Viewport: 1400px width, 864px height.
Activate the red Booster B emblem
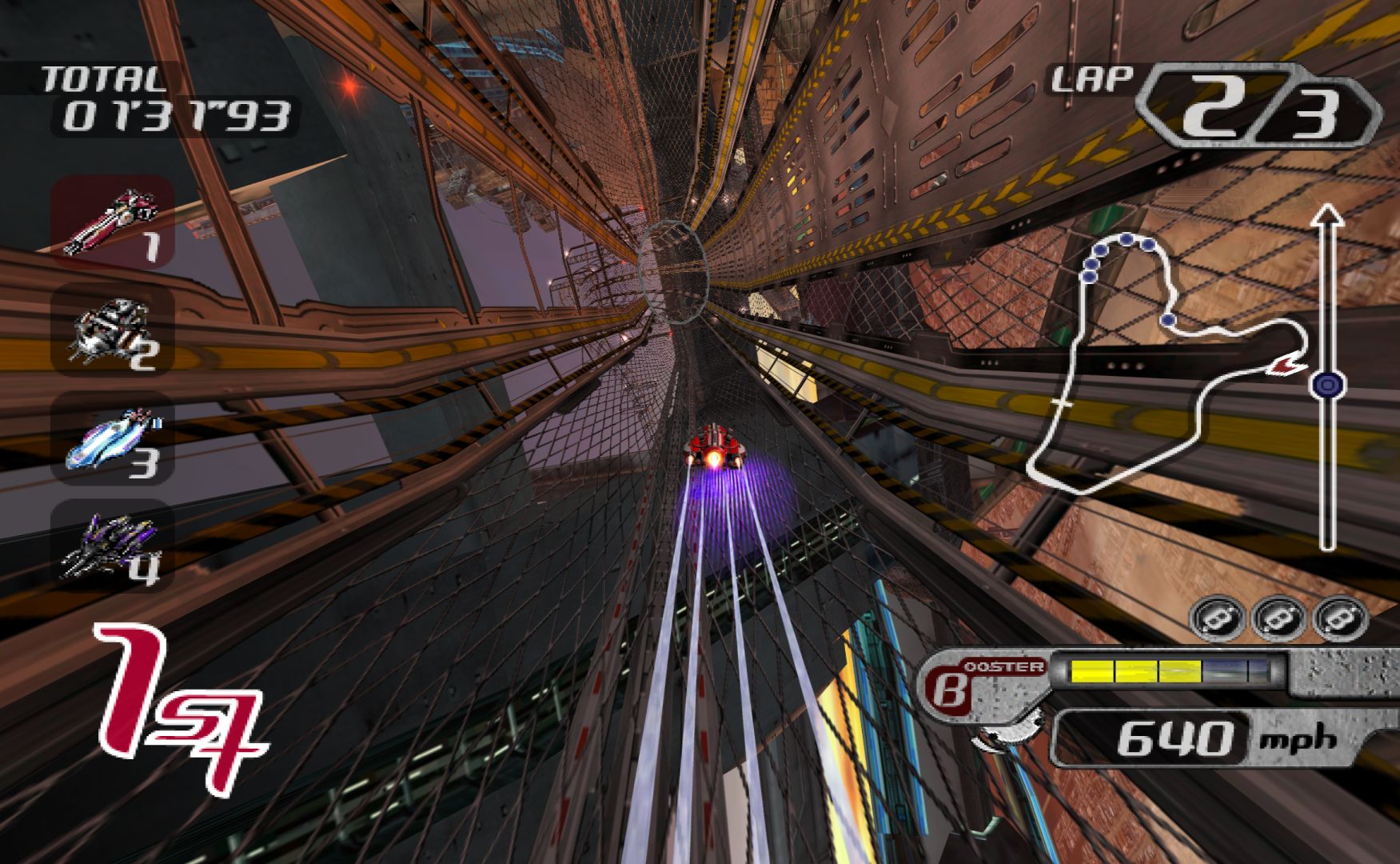coord(950,688)
